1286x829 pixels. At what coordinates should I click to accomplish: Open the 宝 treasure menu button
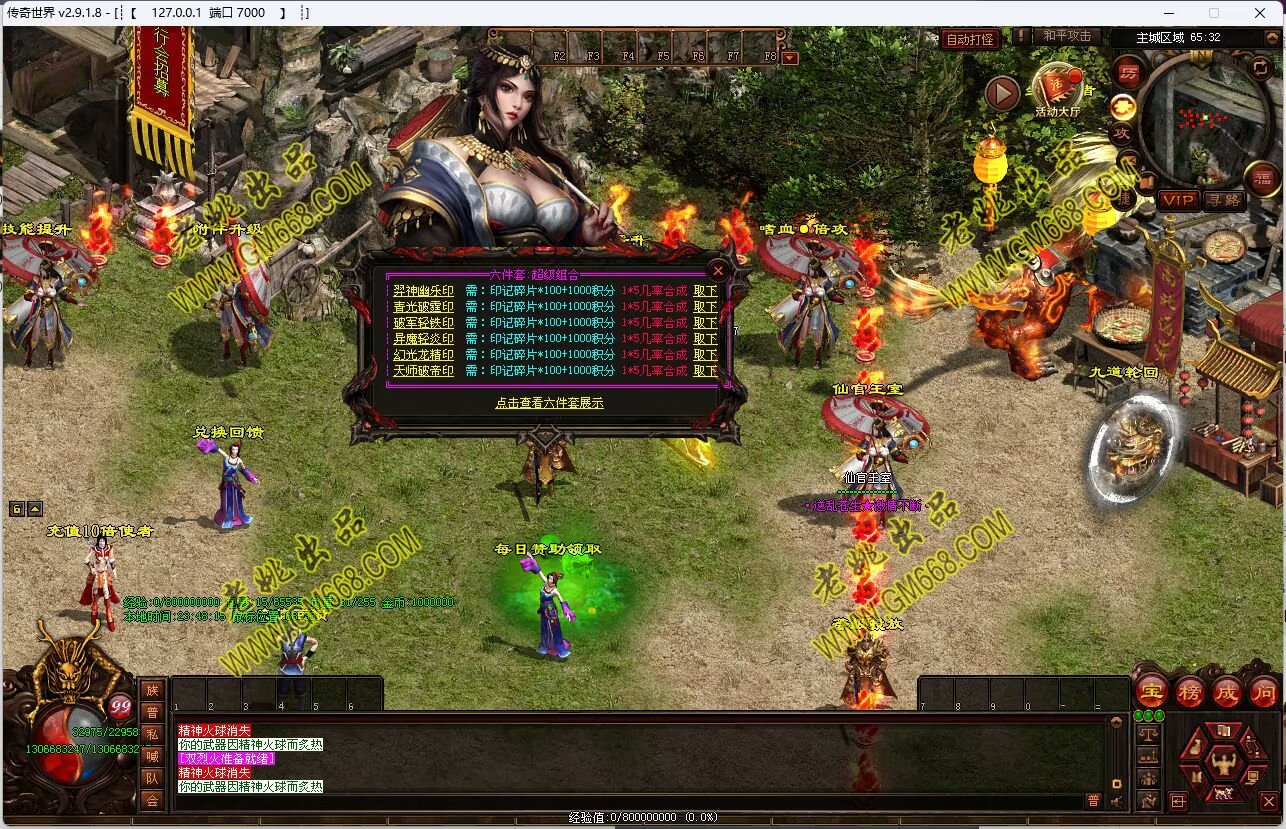[x=1151, y=691]
